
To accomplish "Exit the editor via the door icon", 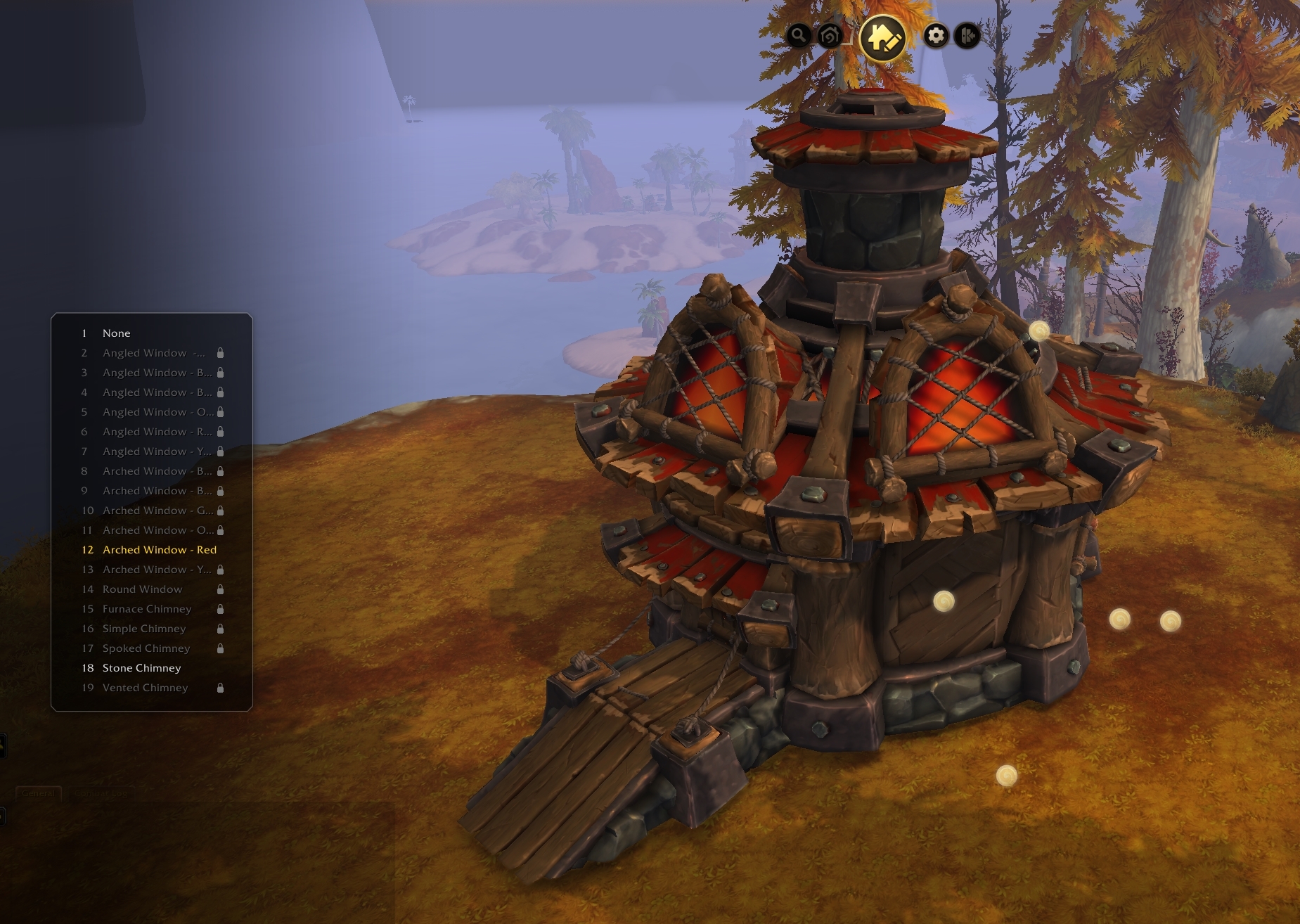I will coord(967,35).
